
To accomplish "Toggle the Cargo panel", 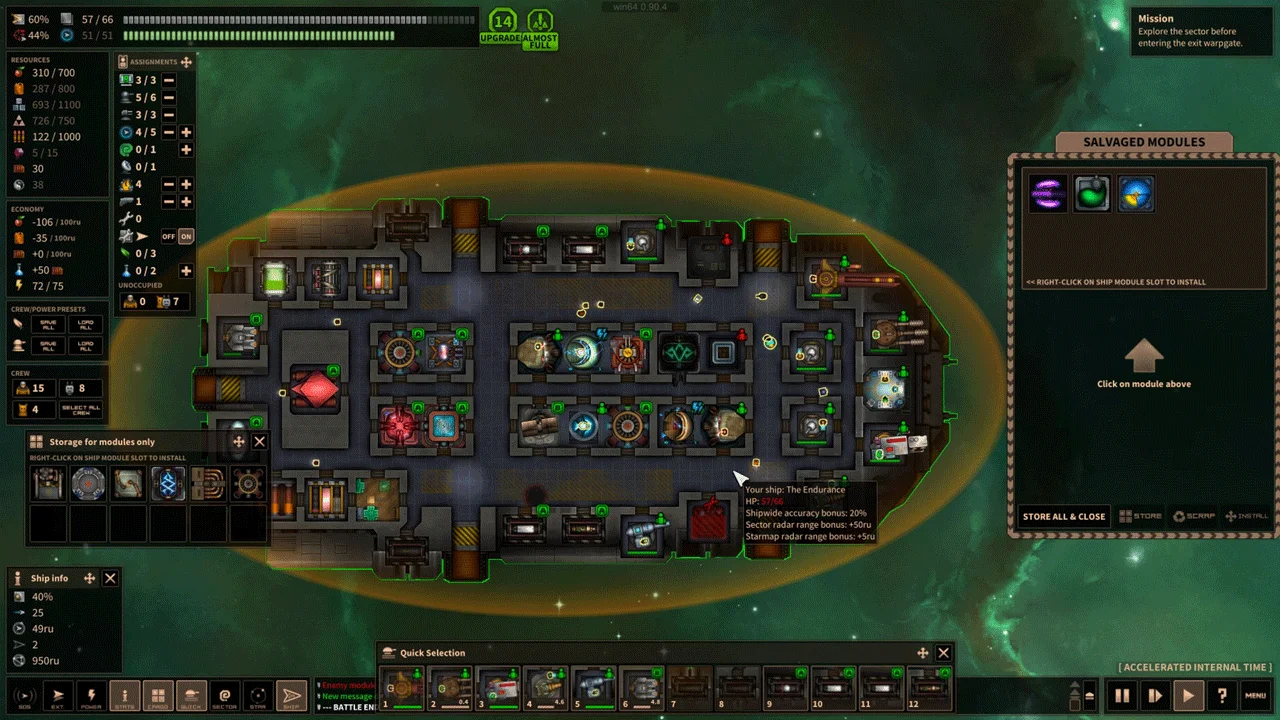I will 158,695.
